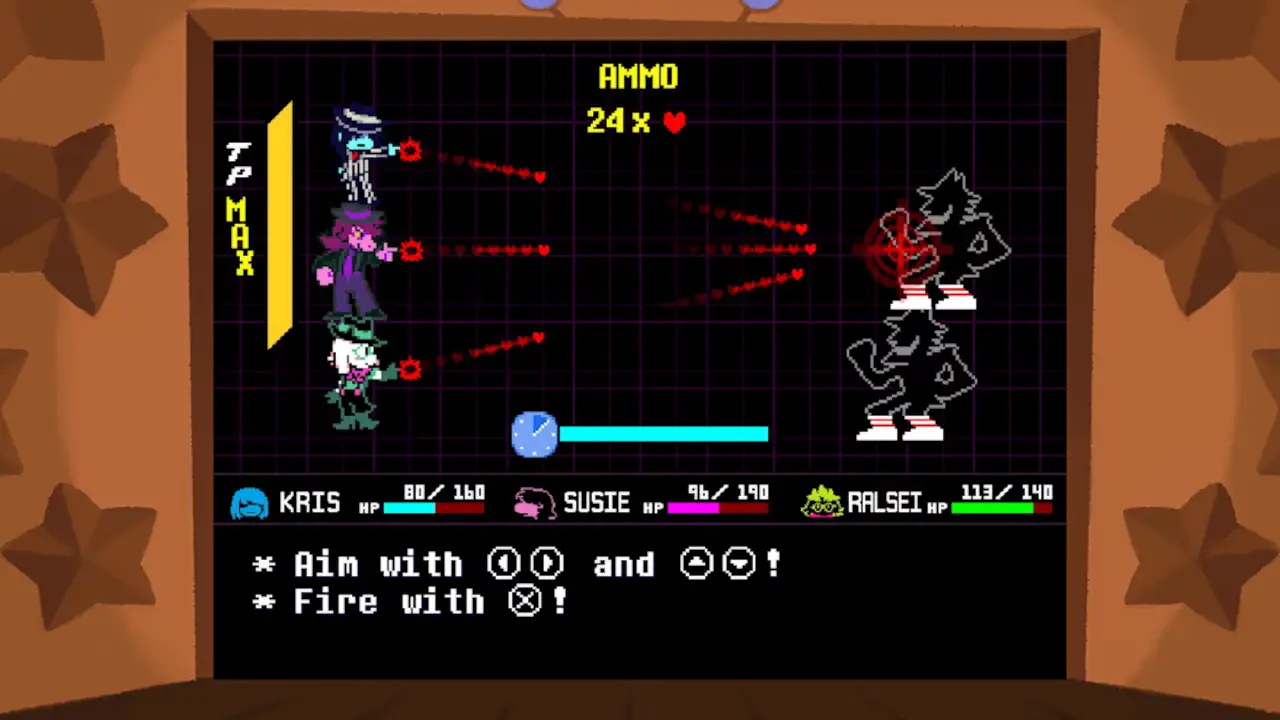Screen dimensions: 1280x720
Task: Click the AMMO header label
Action: pyautogui.click(x=639, y=78)
